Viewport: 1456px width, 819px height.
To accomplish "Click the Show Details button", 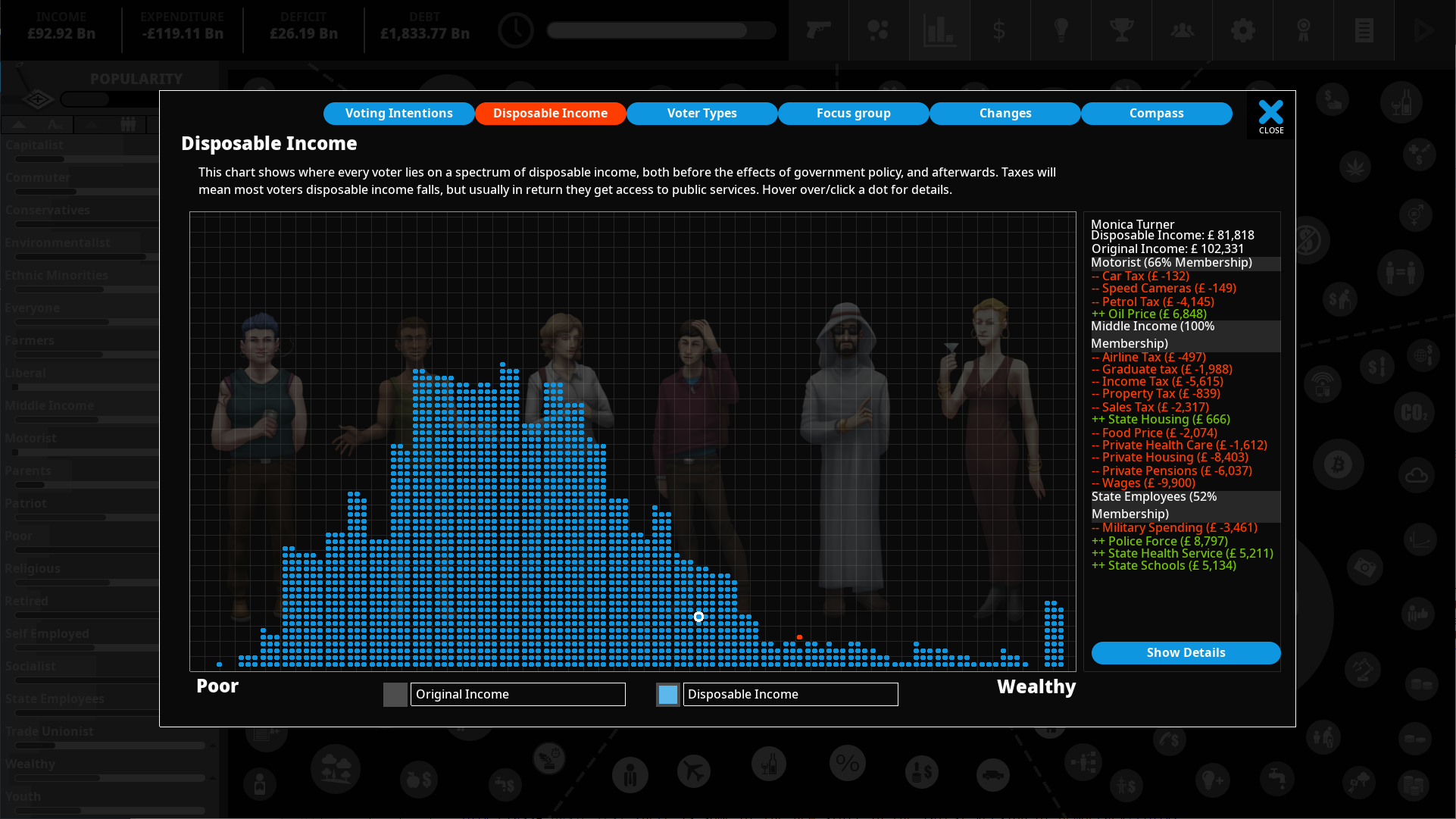I will (1186, 653).
